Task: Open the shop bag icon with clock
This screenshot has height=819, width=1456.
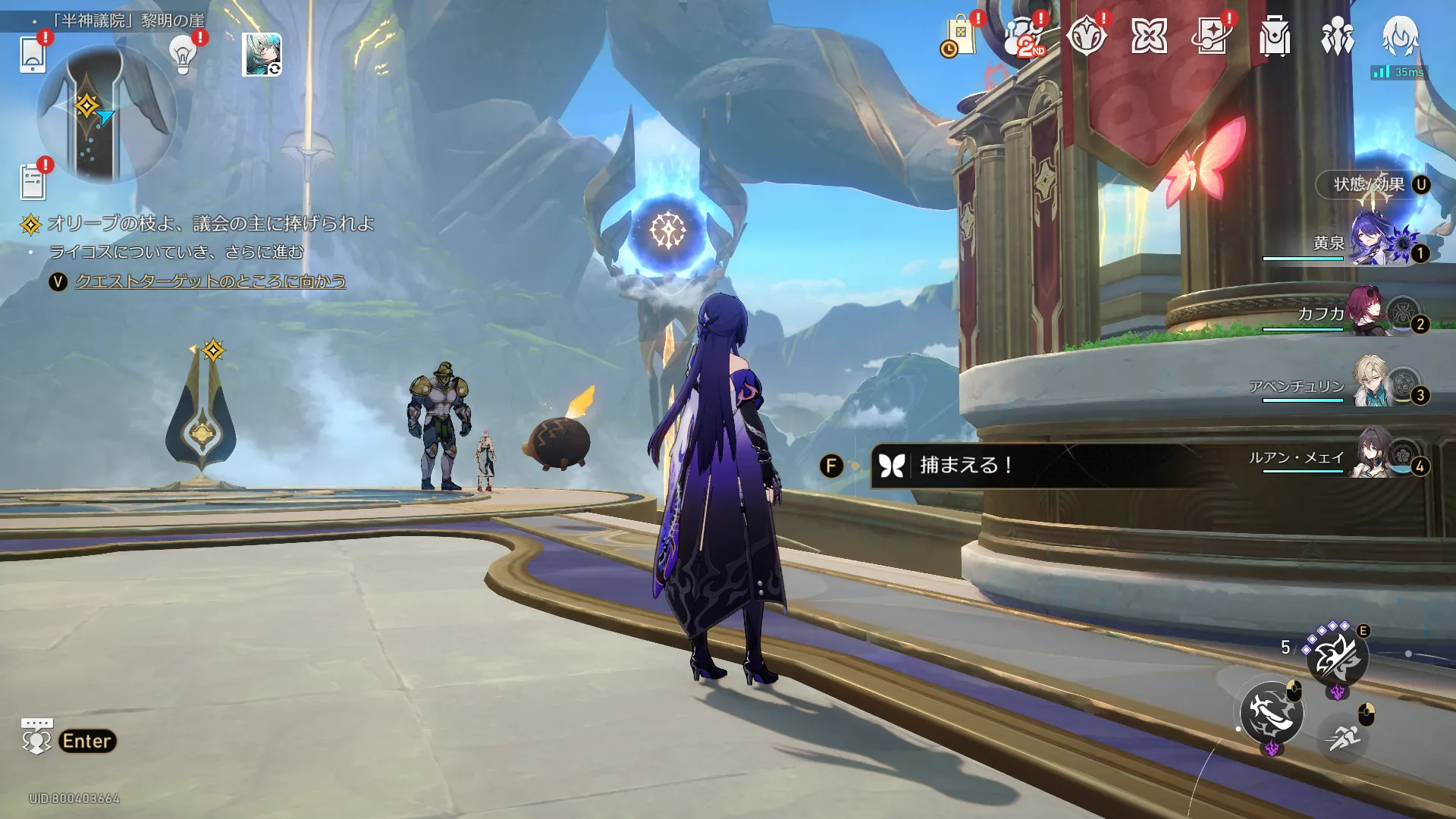Action: tap(959, 37)
